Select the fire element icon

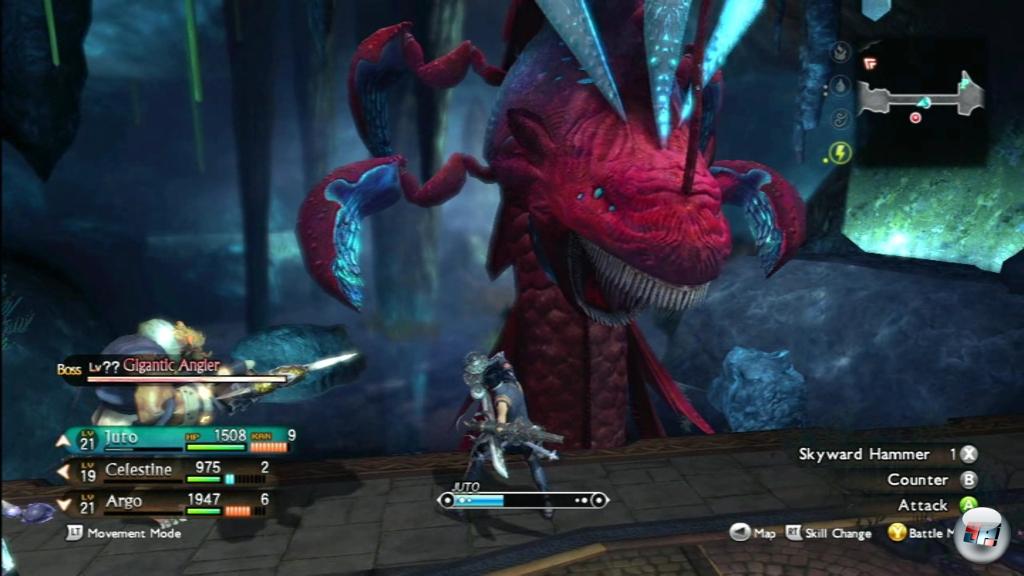point(840,52)
